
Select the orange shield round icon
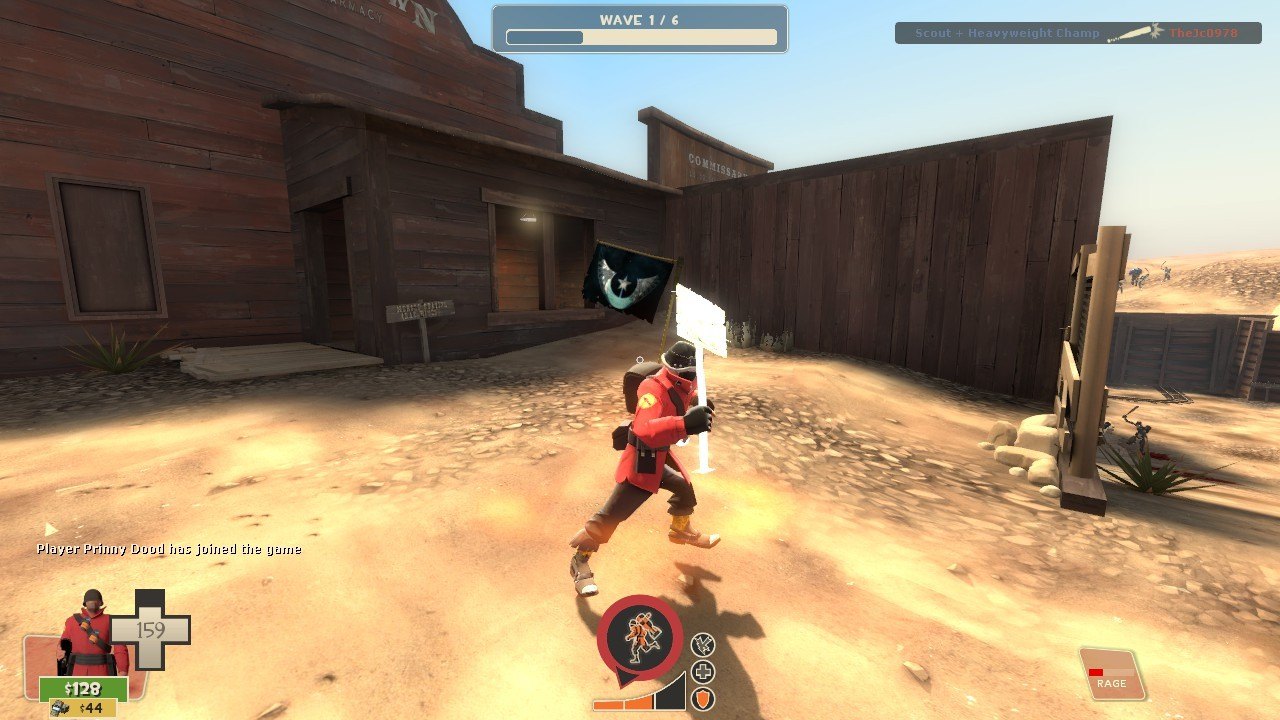click(703, 698)
